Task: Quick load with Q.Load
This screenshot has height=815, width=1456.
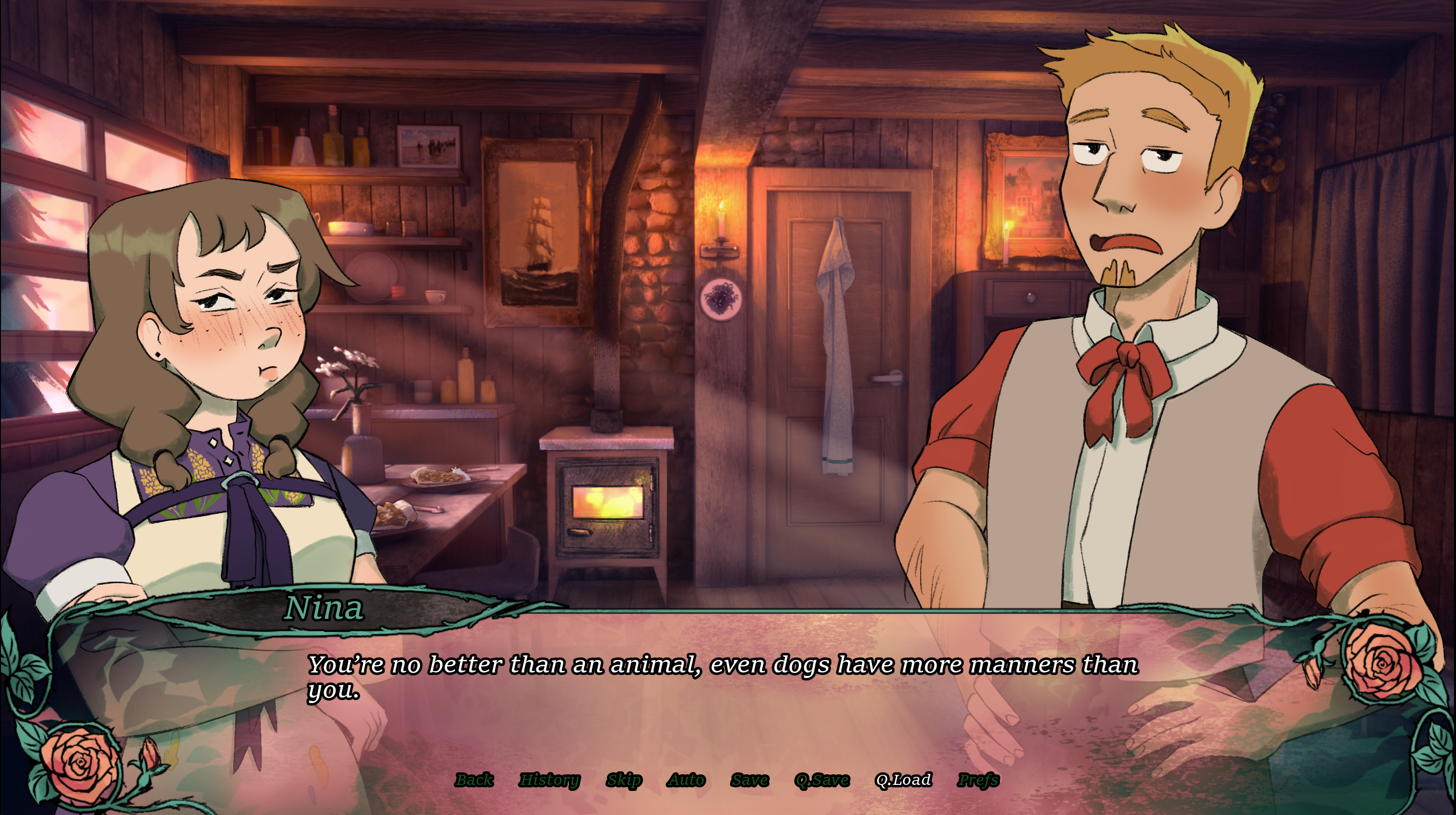Action: coord(903,780)
